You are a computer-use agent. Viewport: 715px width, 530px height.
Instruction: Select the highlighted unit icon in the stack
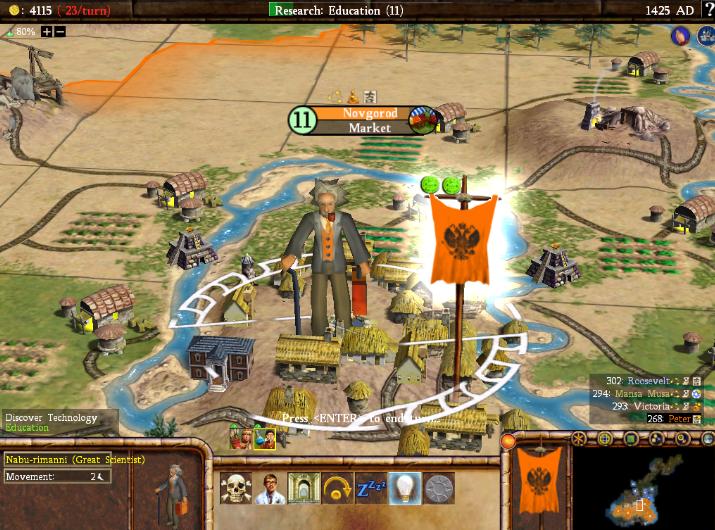[x=264, y=438]
